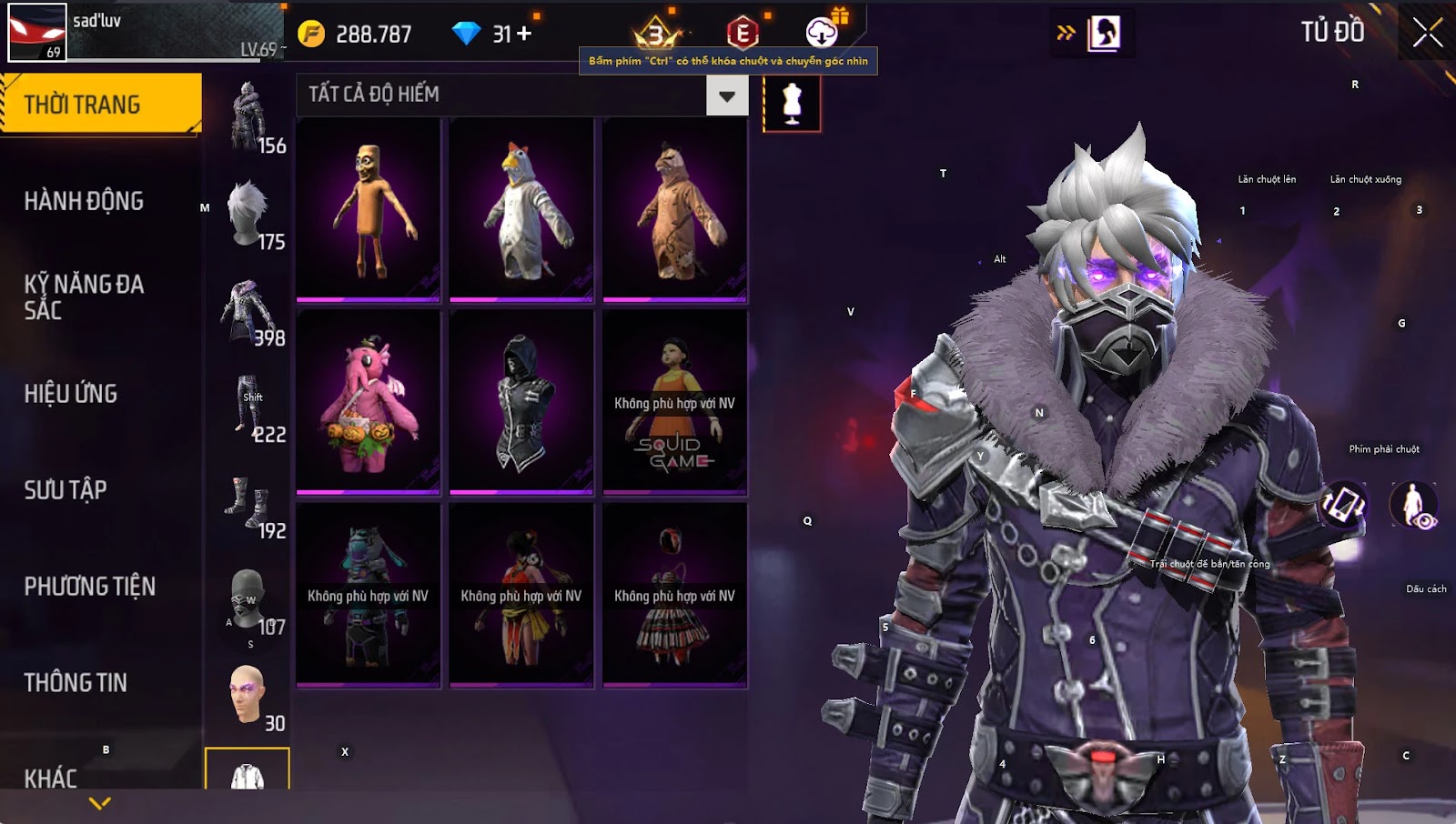Add diamonds with the plus button
1456x824 pixels.
(x=524, y=34)
